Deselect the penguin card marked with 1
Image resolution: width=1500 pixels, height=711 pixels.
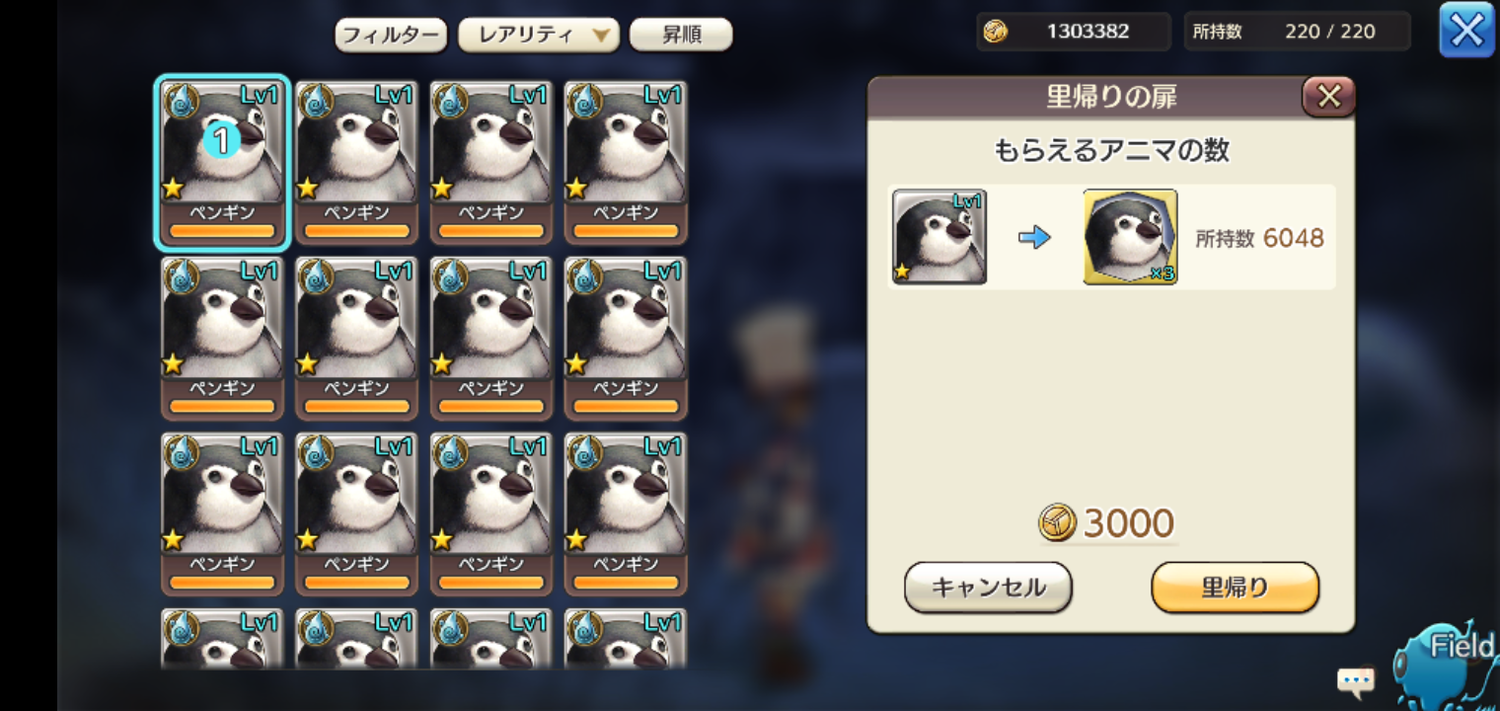coord(222,162)
